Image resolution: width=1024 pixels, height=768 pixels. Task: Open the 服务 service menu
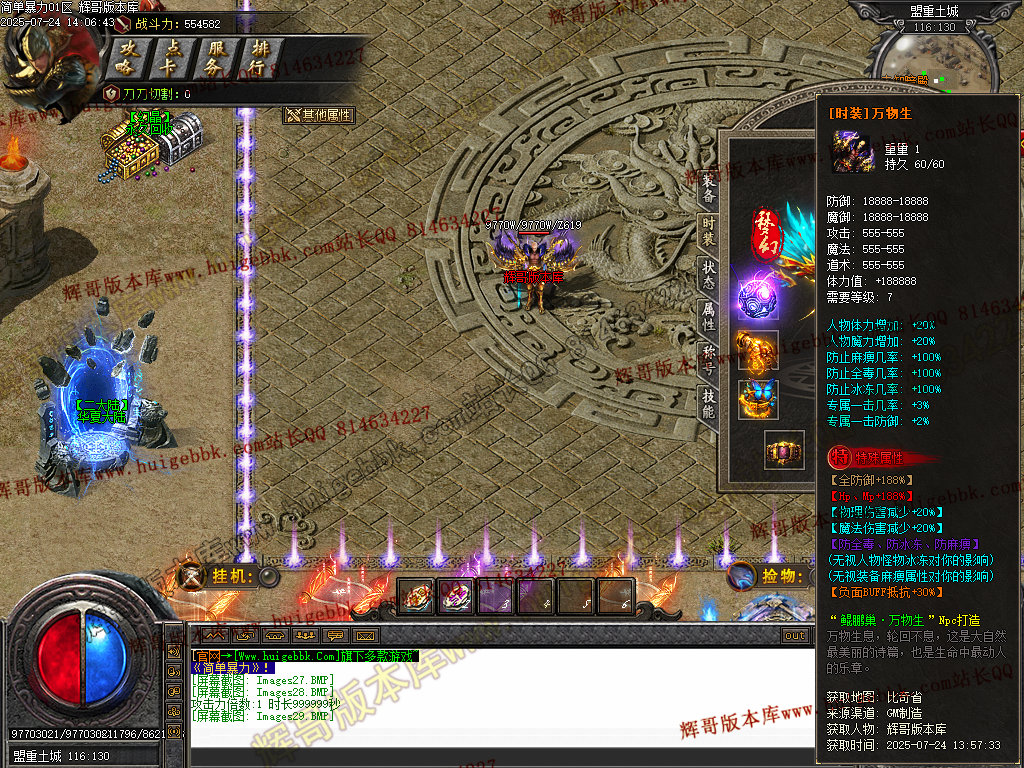tap(216, 58)
